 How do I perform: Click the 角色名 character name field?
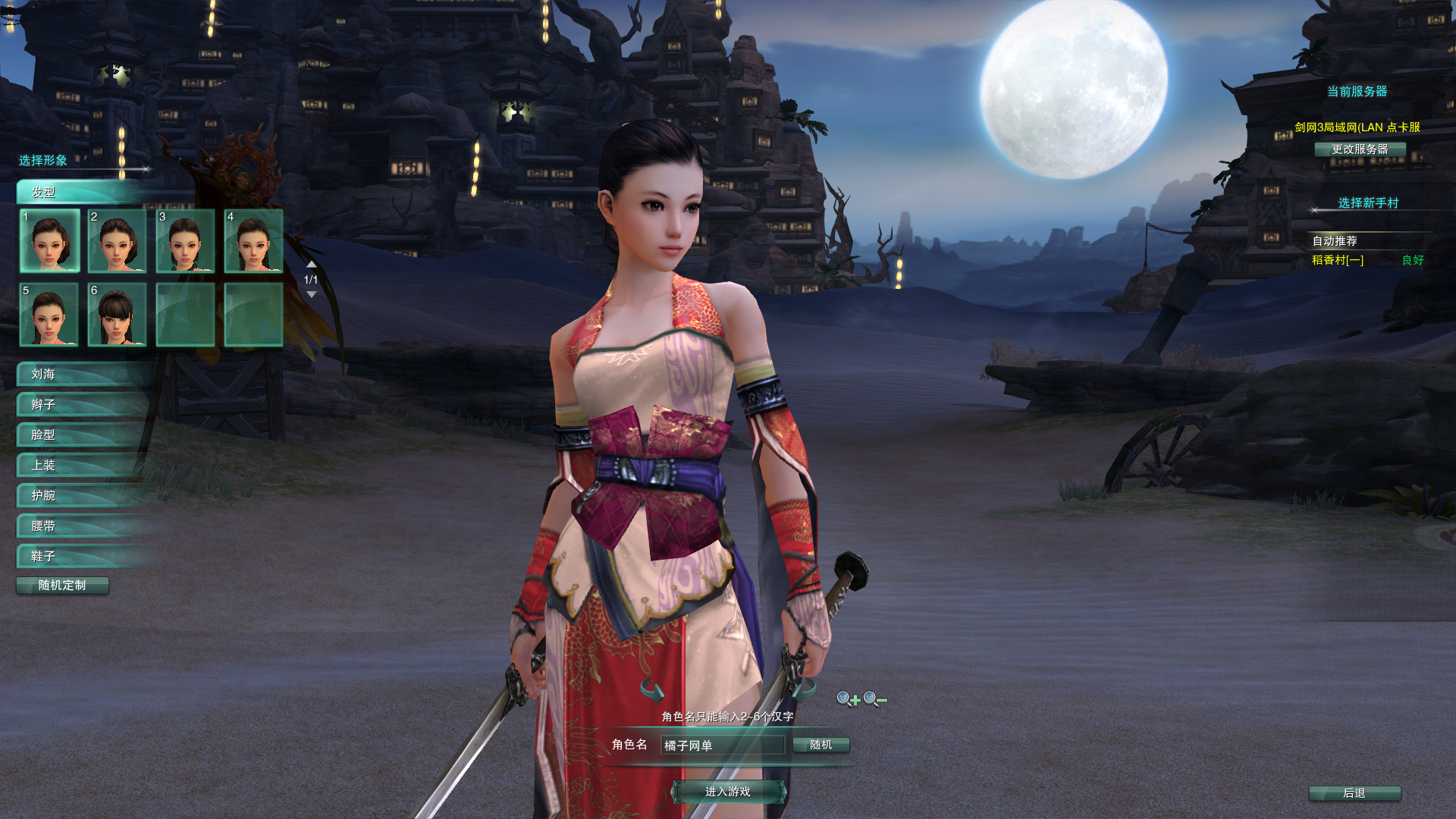pyautogui.click(x=722, y=745)
